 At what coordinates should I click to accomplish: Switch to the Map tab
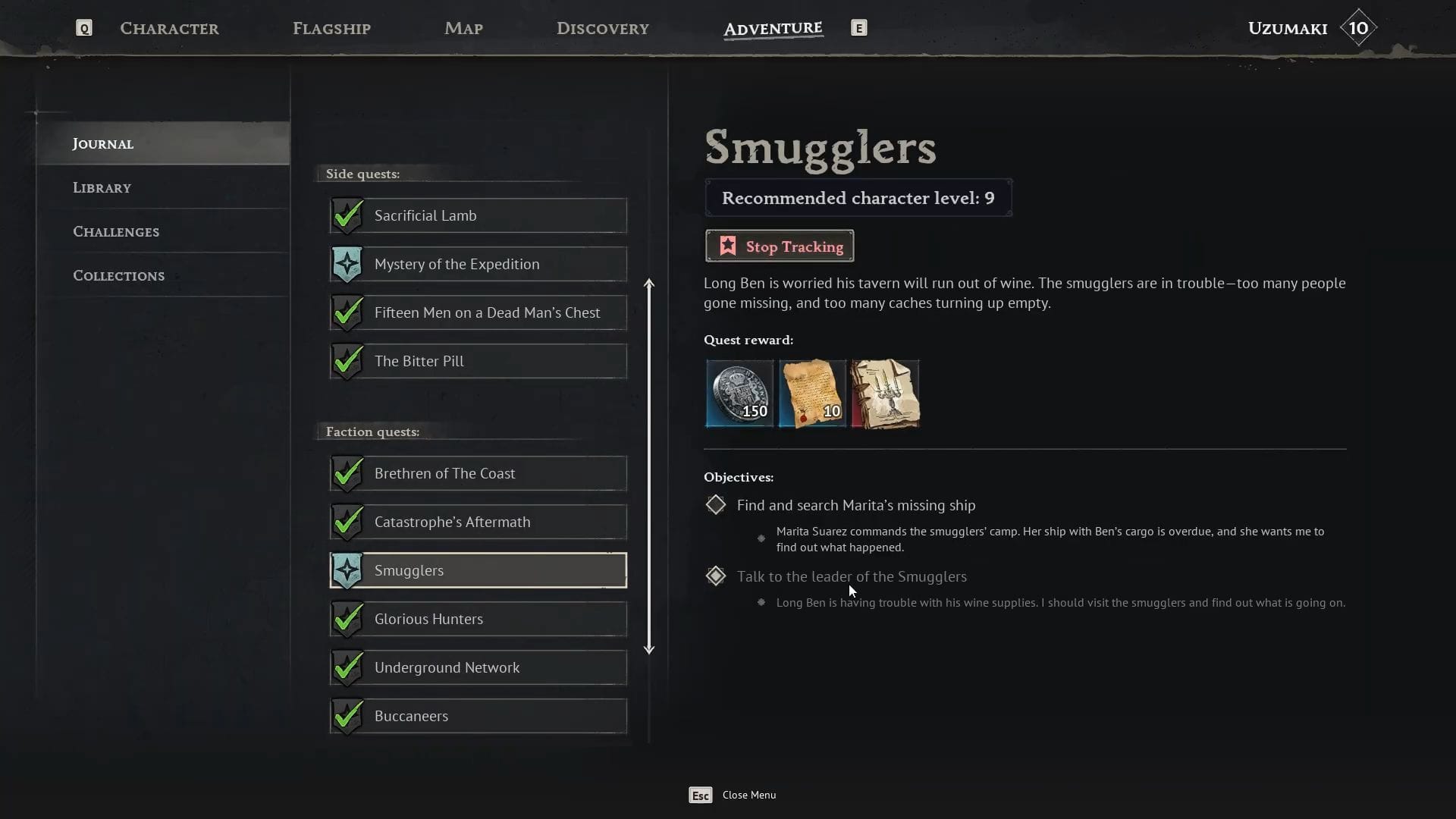(x=463, y=28)
